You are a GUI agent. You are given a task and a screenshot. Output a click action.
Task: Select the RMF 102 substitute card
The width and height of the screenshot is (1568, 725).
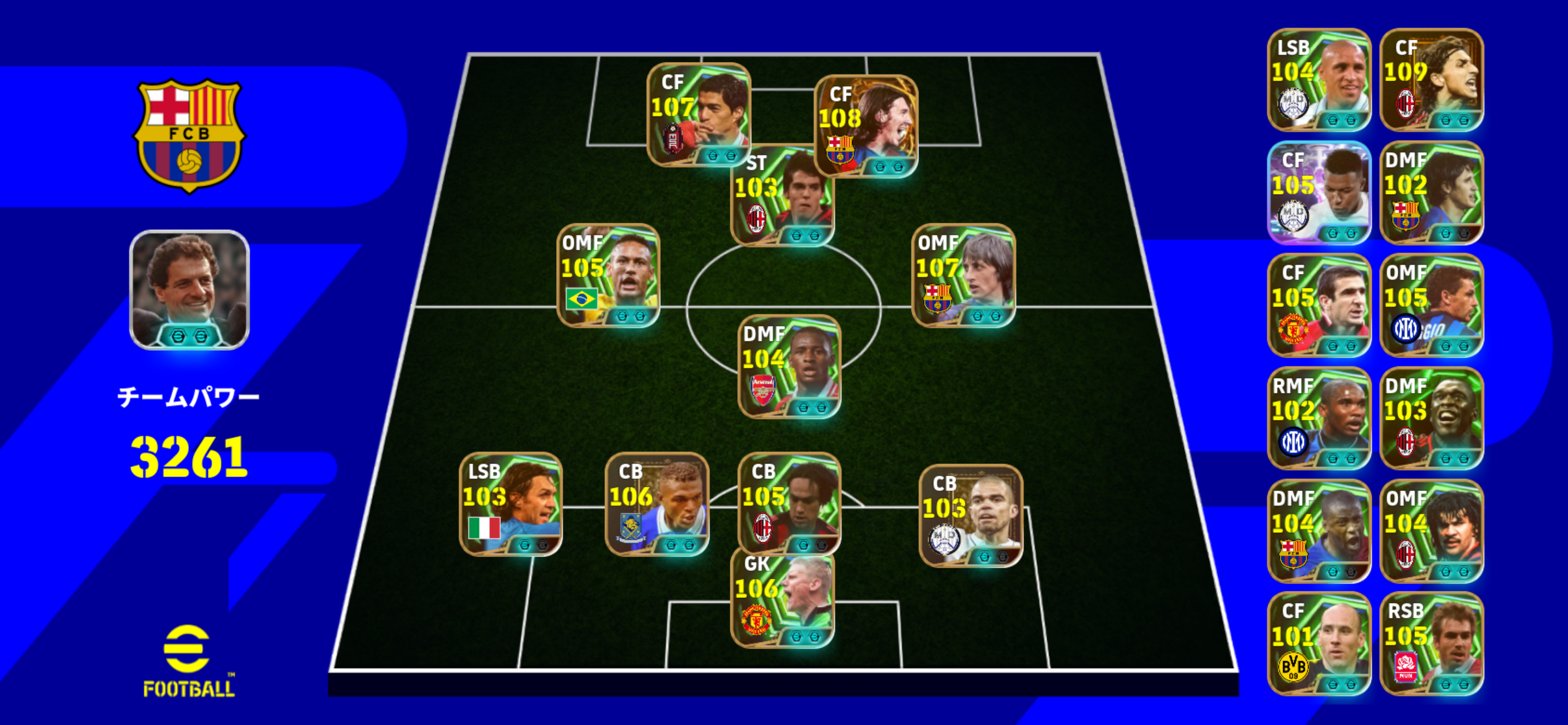tap(1319, 418)
